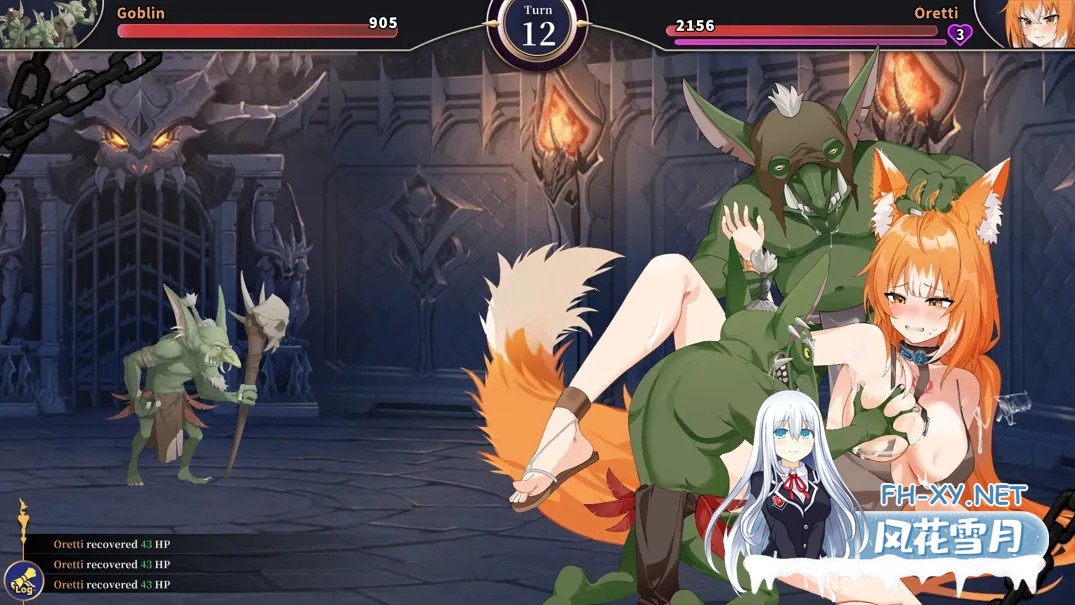Open the battle Log

point(22,581)
